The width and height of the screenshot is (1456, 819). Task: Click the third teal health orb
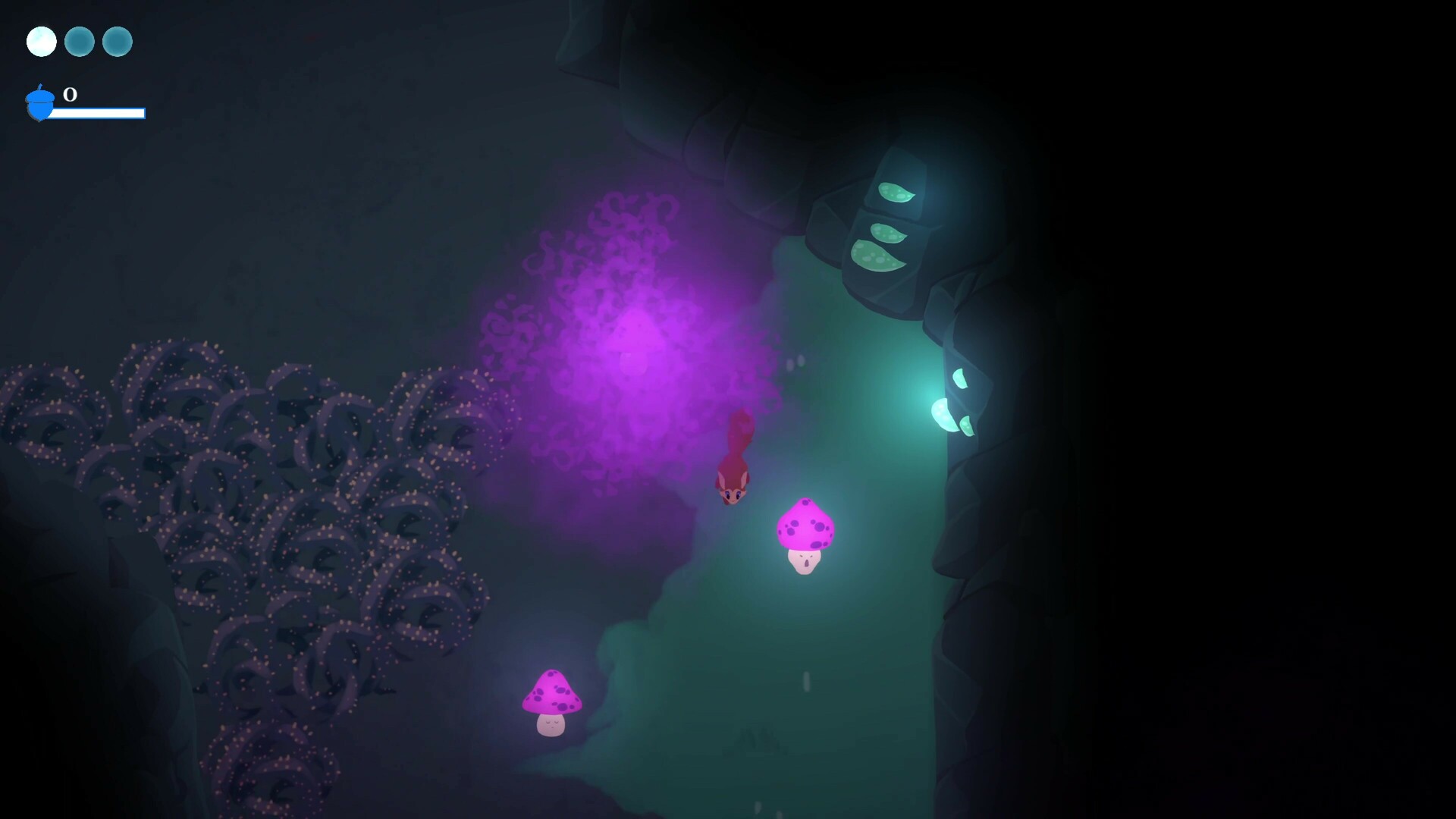pyautogui.click(x=118, y=42)
